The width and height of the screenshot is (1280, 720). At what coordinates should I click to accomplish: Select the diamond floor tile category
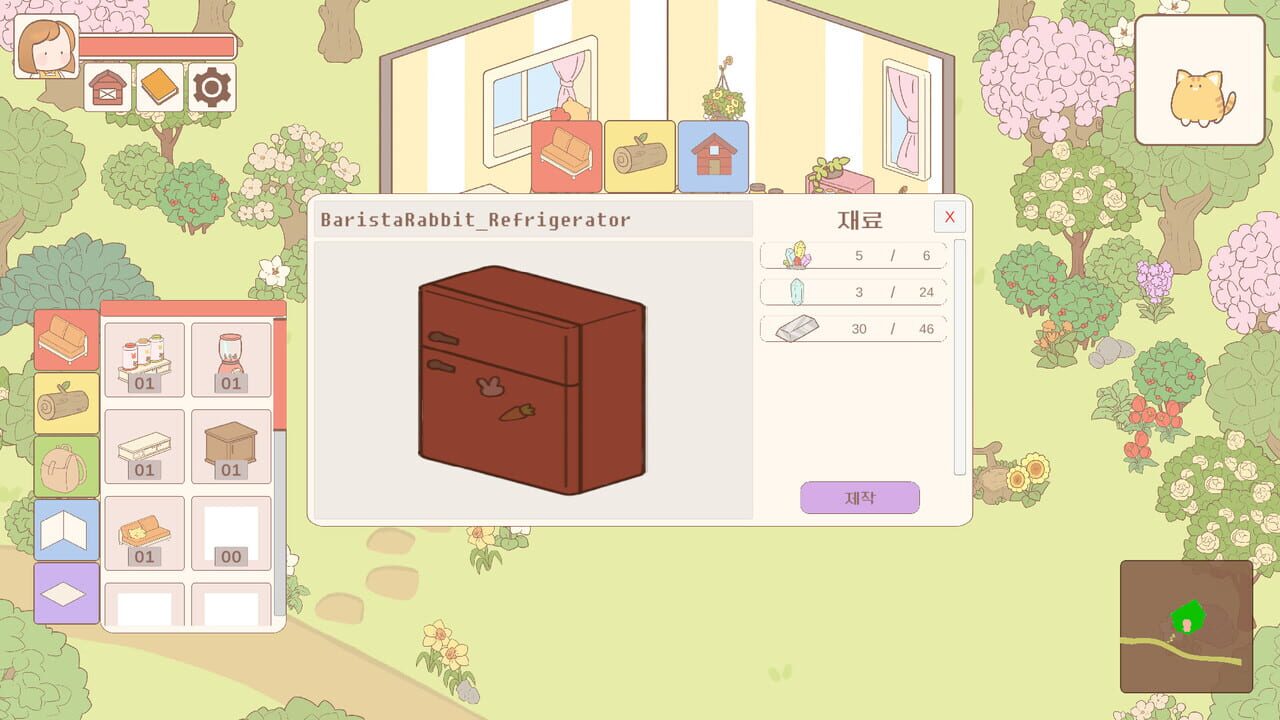(x=66, y=593)
